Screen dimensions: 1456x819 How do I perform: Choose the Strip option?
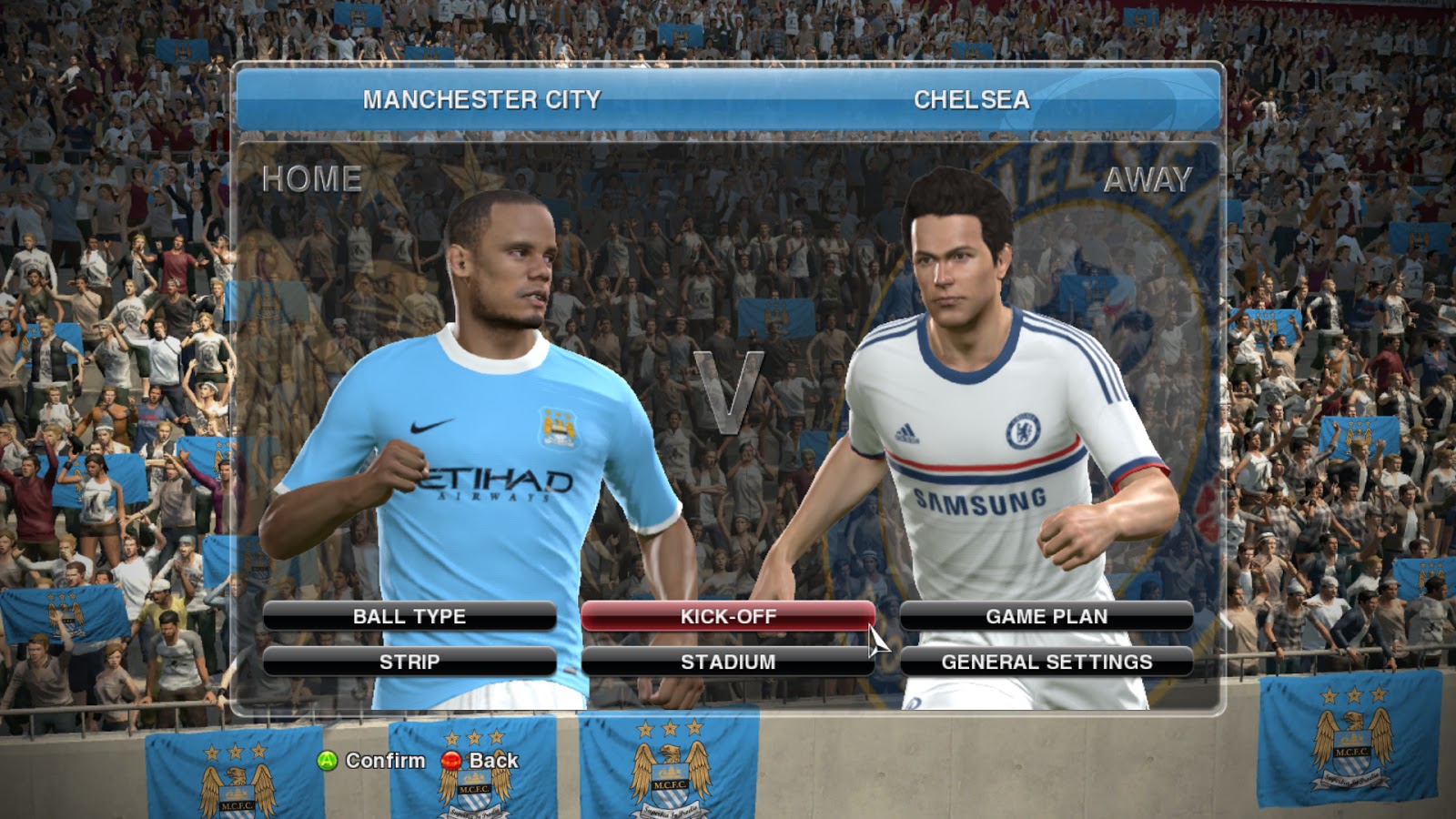pyautogui.click(x=409, y=662)
